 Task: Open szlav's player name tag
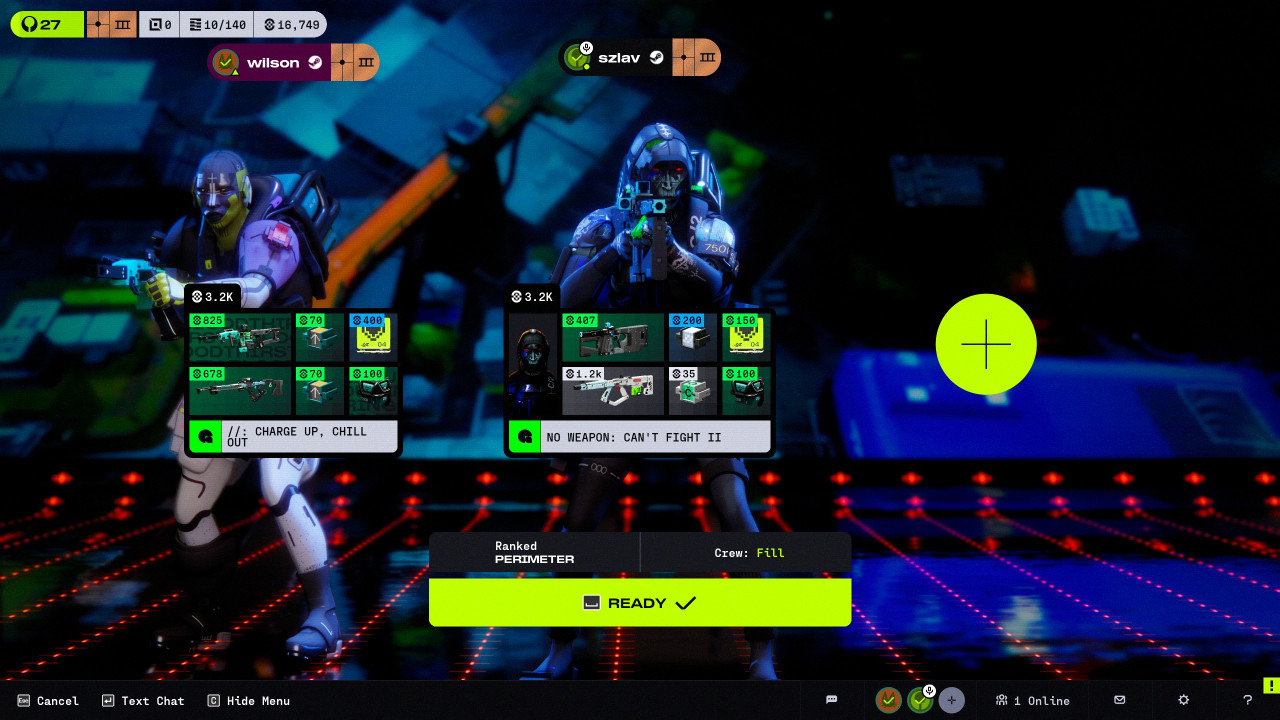pos(618,58)
